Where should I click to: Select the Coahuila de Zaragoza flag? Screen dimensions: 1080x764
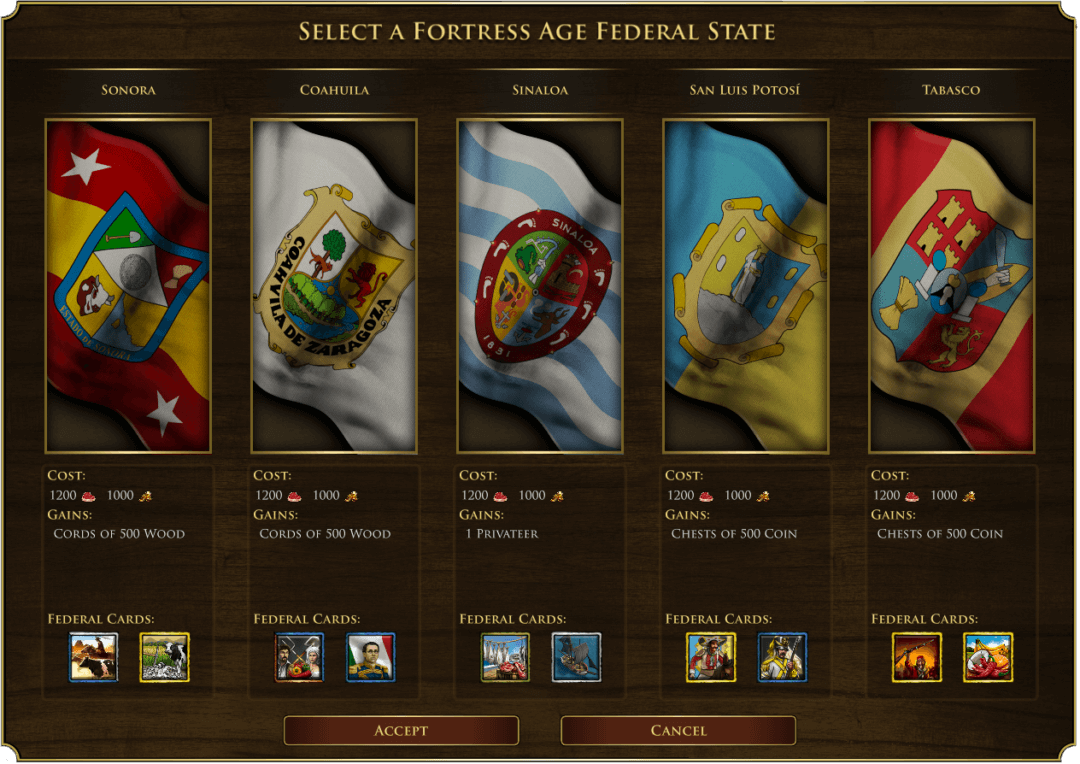click(x=334, y=286)
